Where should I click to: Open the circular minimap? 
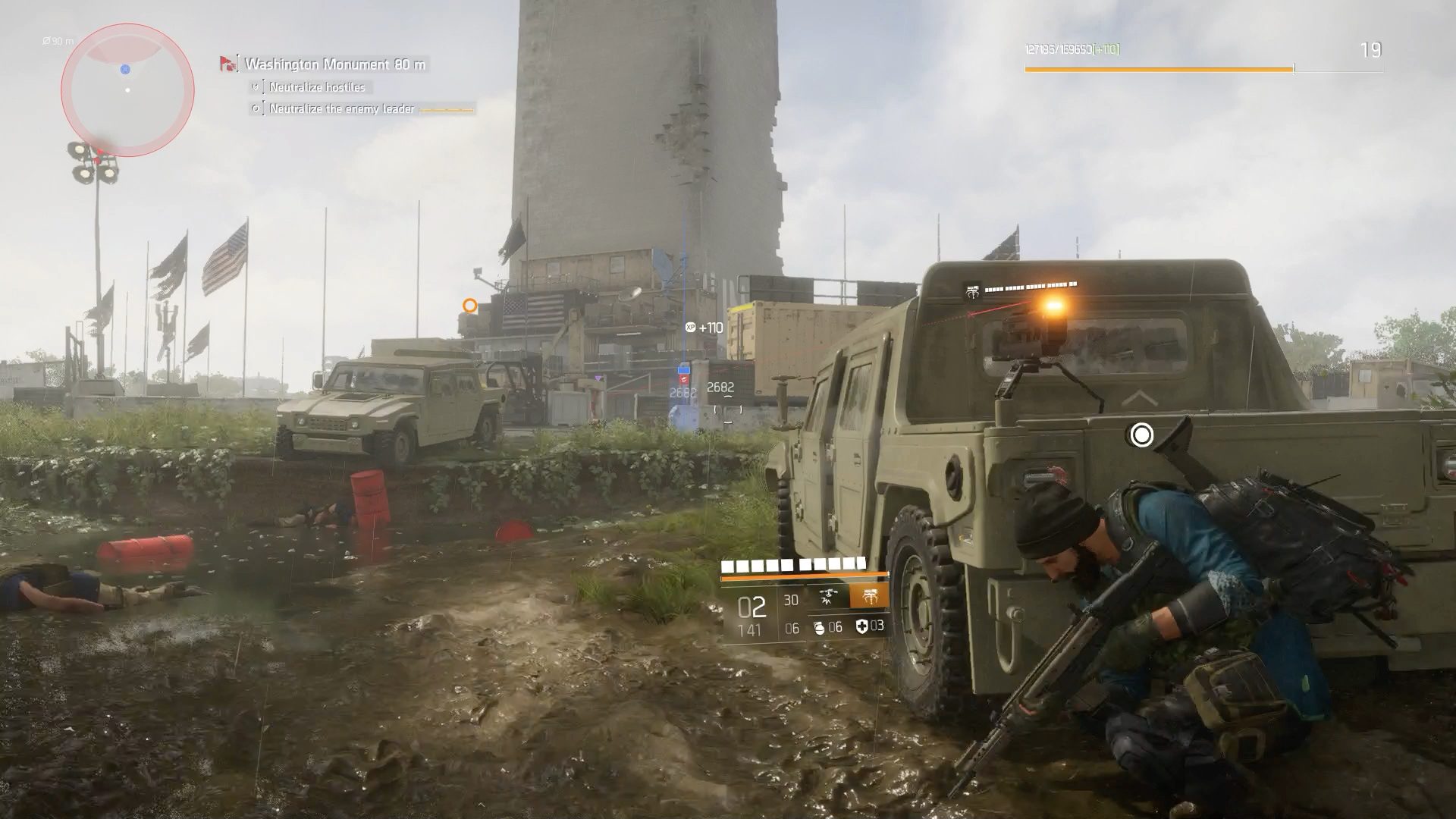coord(127,90)
